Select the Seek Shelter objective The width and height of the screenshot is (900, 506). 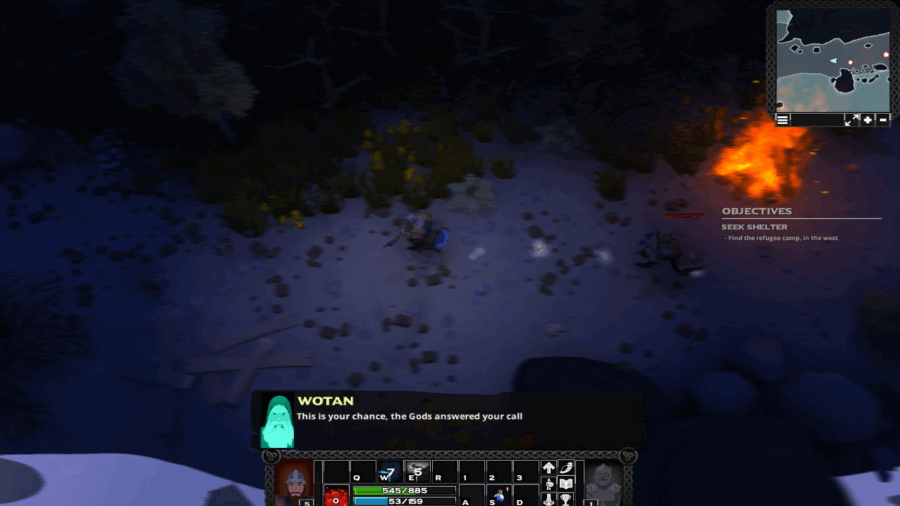756,227
